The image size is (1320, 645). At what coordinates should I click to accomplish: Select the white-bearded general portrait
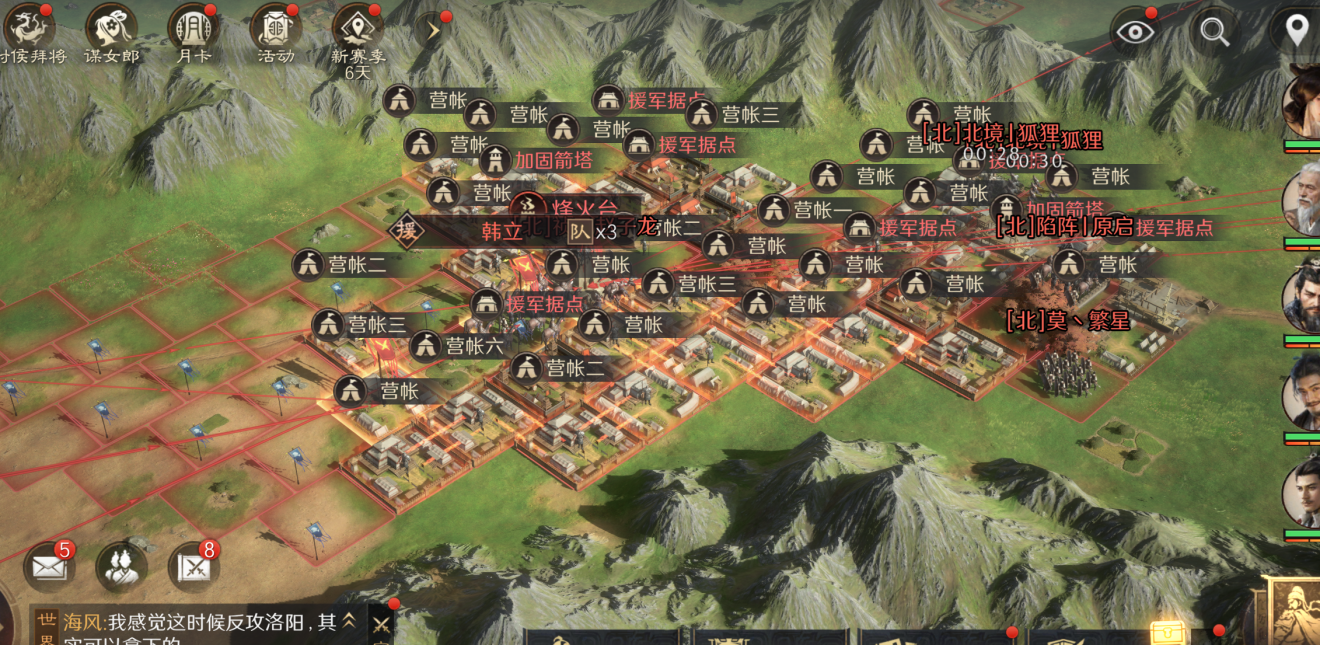[x=1303, y=200]
